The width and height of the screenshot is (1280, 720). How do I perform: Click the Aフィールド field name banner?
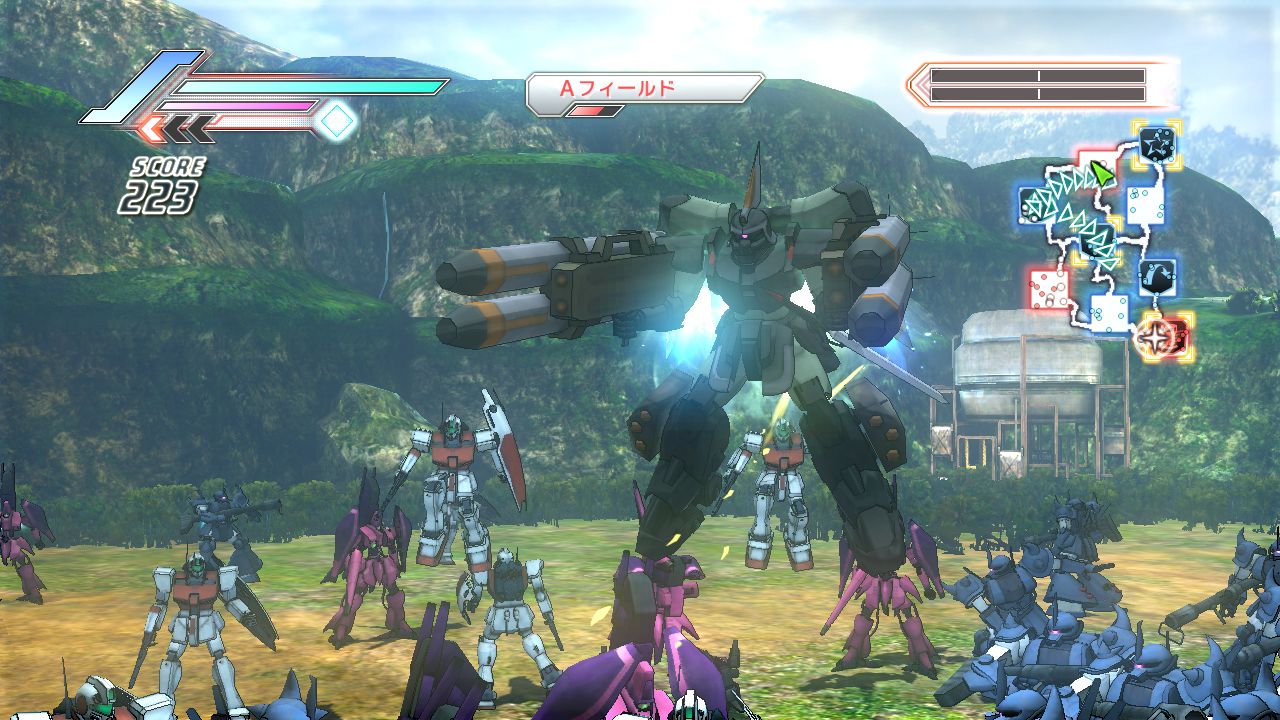[x=644, y=88]
